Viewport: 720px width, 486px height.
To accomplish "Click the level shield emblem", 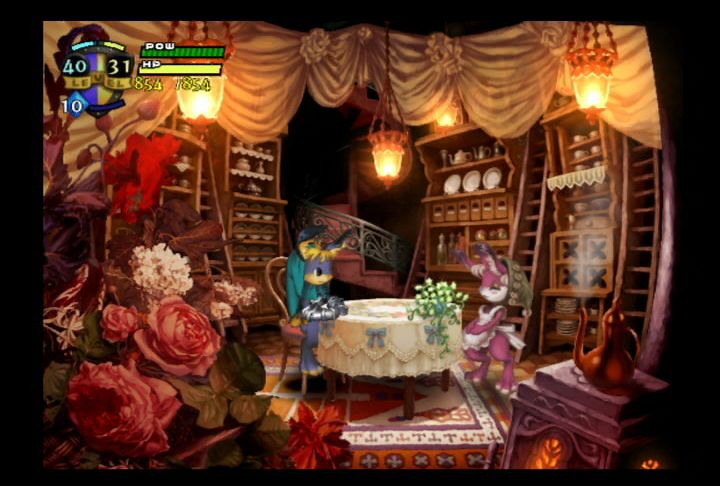I will coord(97,68).
